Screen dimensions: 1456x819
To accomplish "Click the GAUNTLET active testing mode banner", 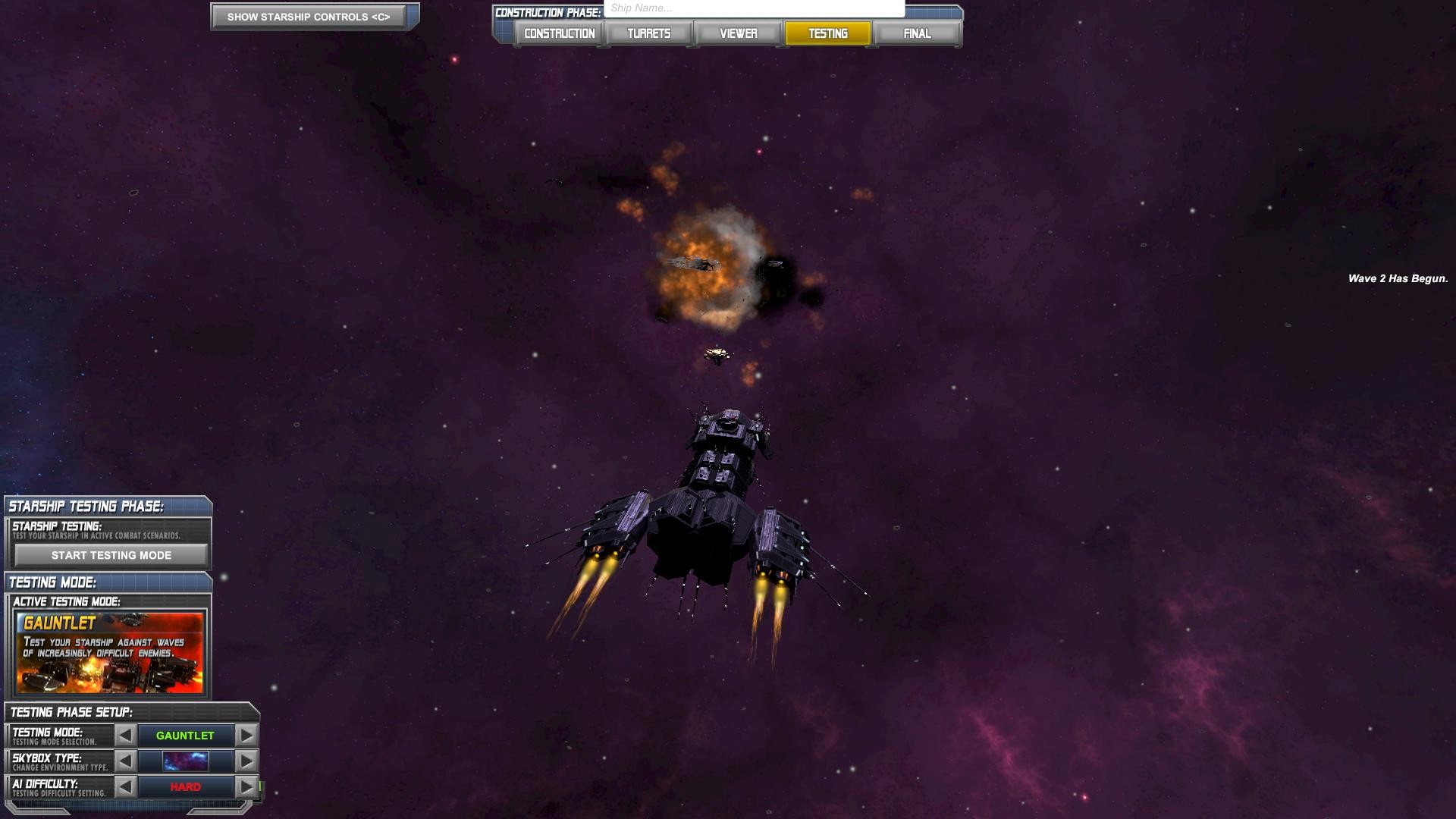I will click(x=109, y=654).
